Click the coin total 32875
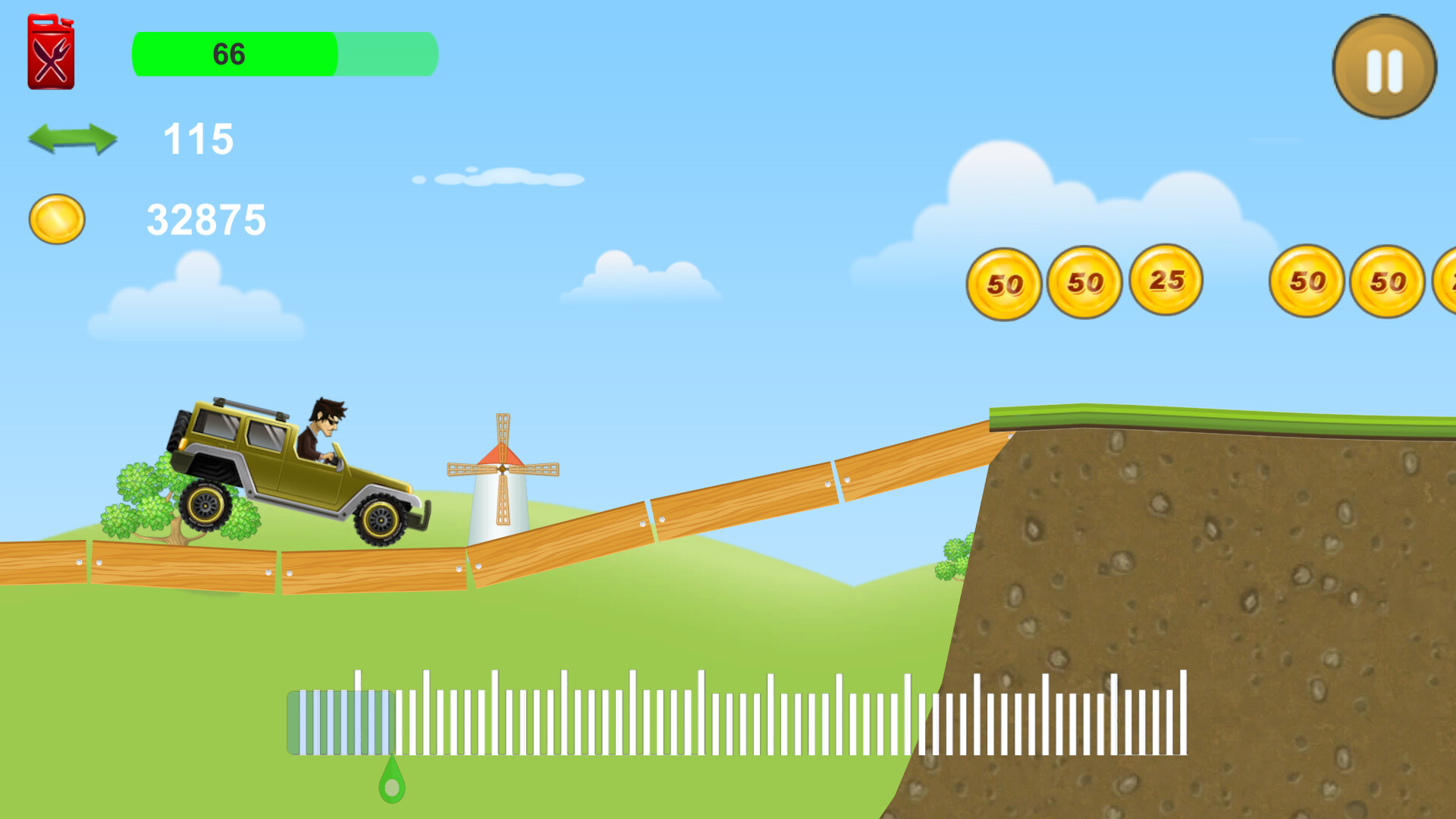Viewport: 1456px width, 819px height. (206, 220)
